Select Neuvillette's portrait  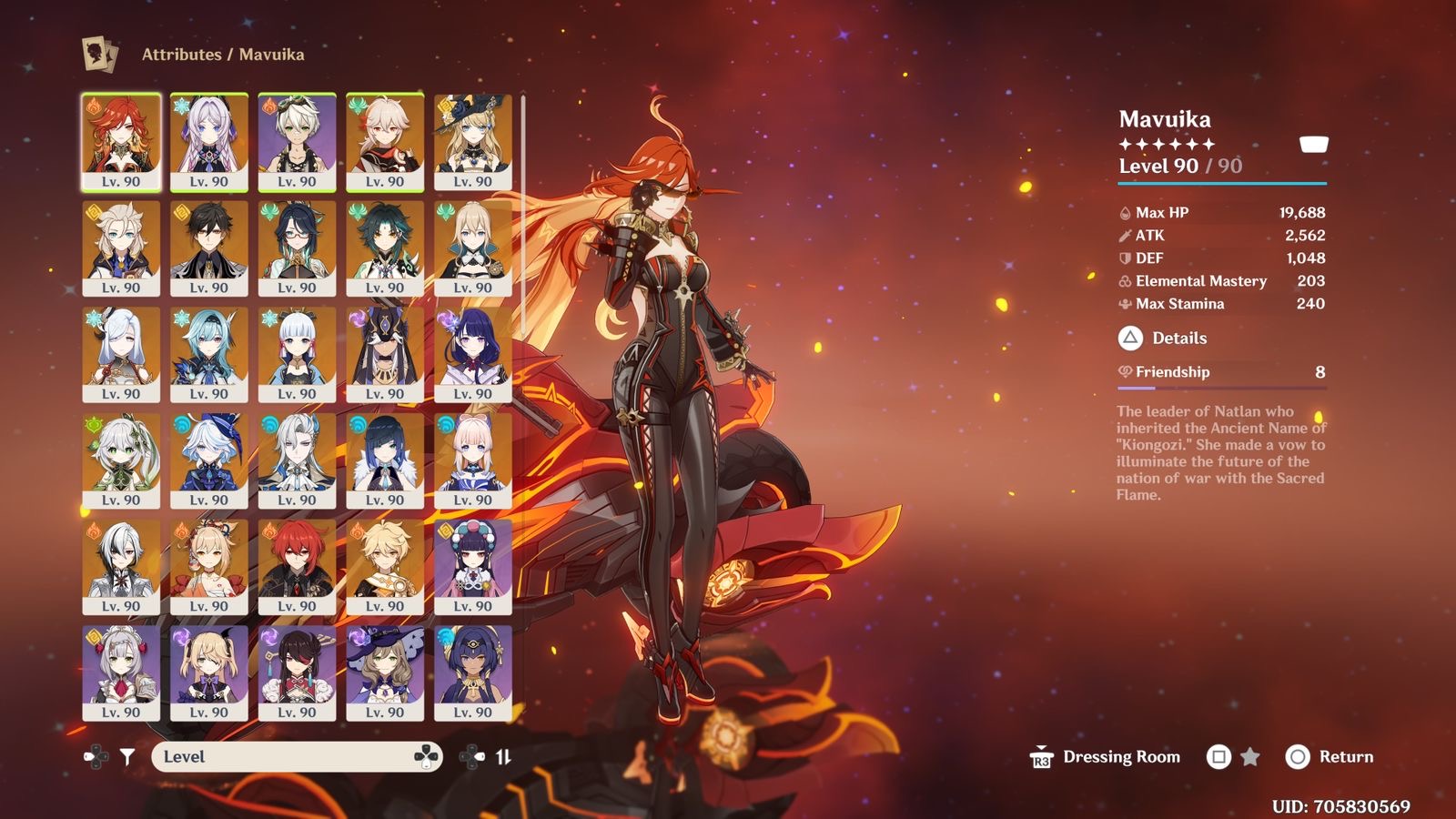[297, 460]
